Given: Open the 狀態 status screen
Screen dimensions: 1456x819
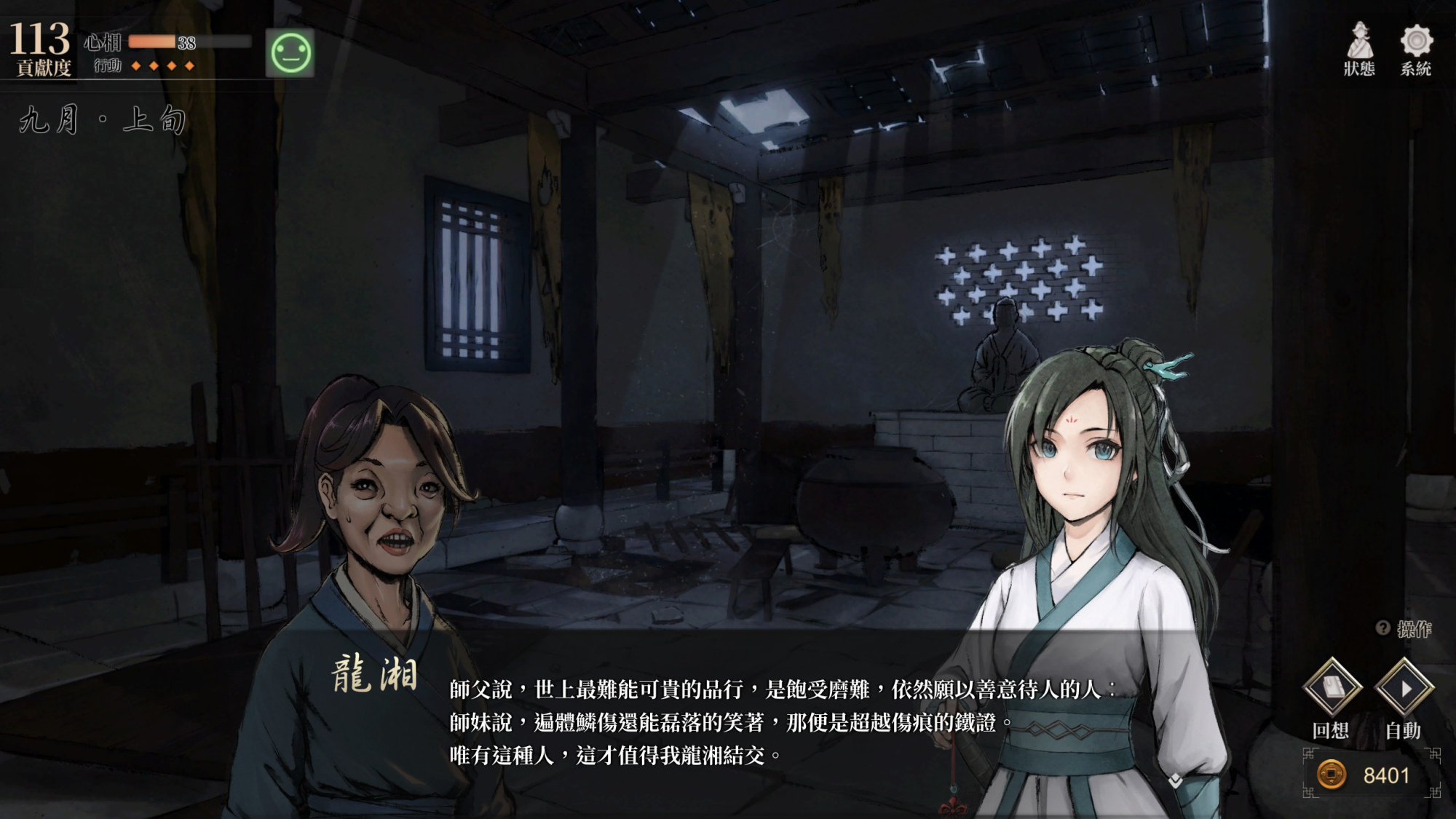Looking at the screenshot, I should (1358, 48).
